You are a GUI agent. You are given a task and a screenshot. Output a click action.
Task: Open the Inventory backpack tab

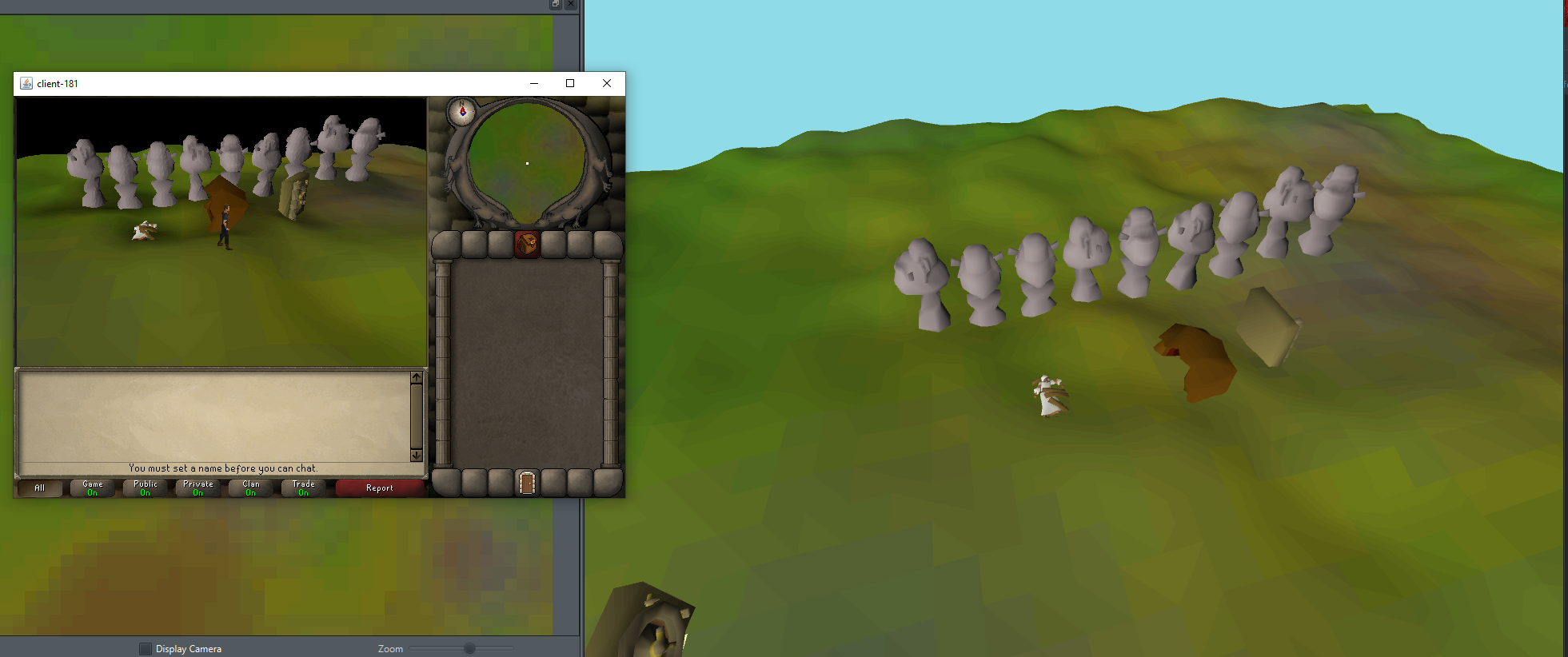click(527, 245)
